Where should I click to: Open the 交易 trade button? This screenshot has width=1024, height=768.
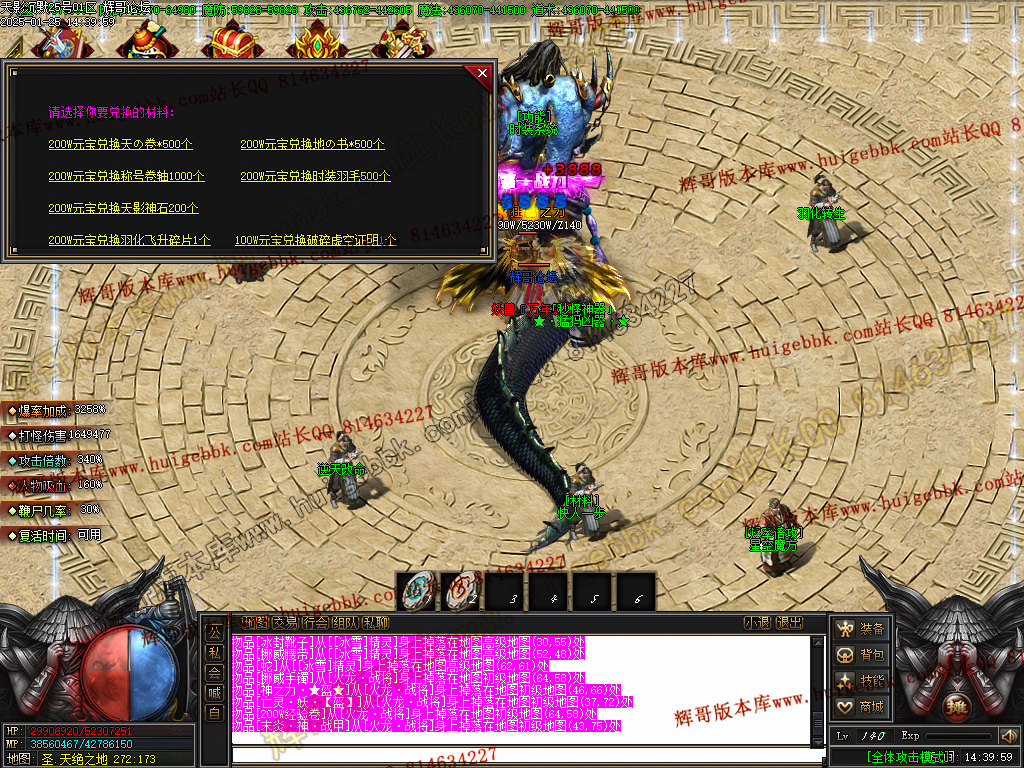click(285, 623)
